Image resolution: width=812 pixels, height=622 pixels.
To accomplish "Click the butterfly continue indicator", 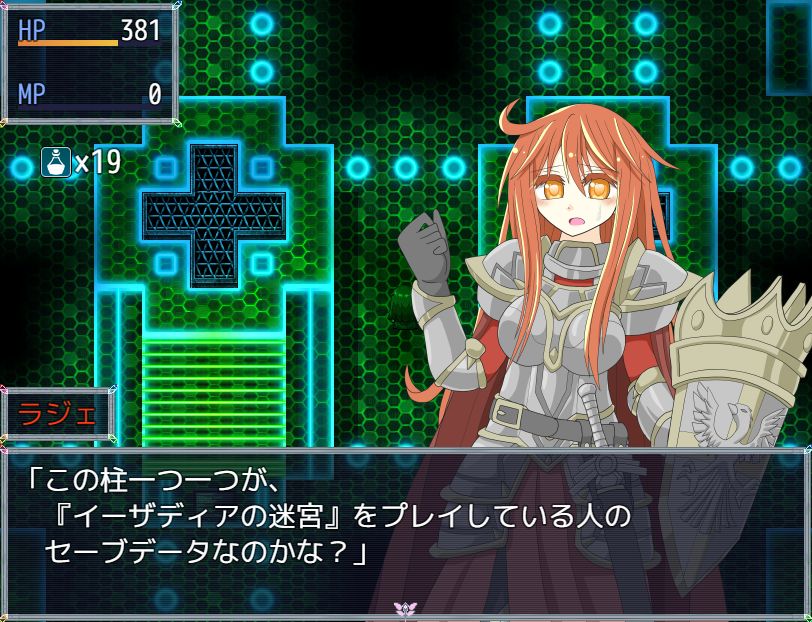I will [405, 608].
